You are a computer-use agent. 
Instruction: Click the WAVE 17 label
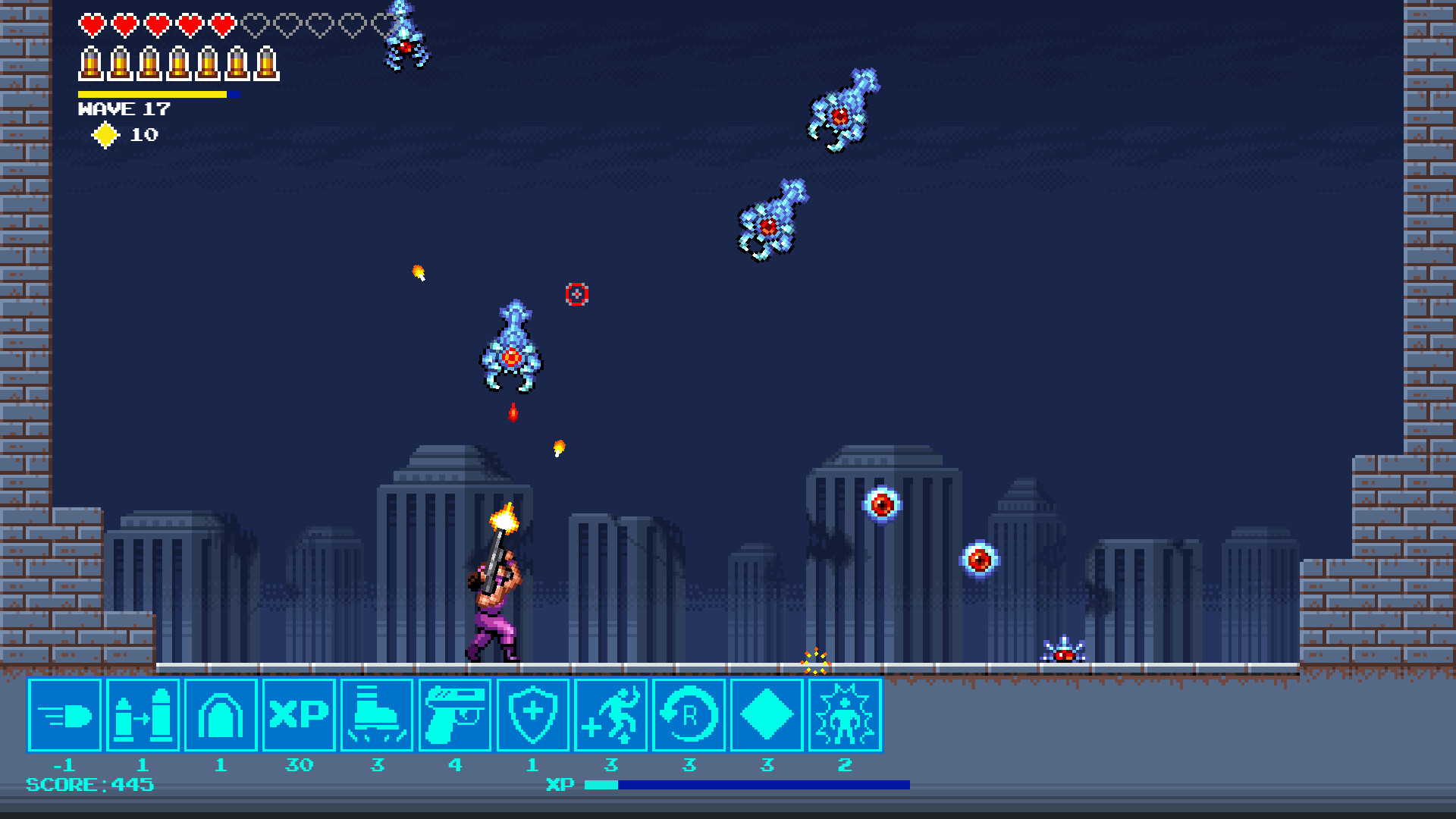[124, 110]
